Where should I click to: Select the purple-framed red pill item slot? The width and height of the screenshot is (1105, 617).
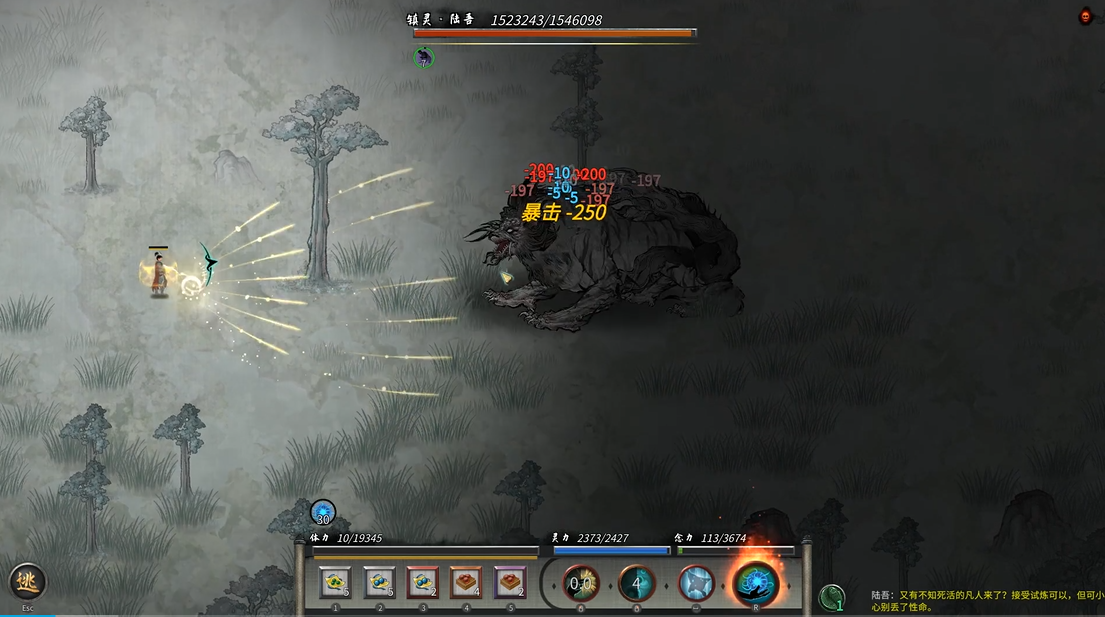(510, 582)
